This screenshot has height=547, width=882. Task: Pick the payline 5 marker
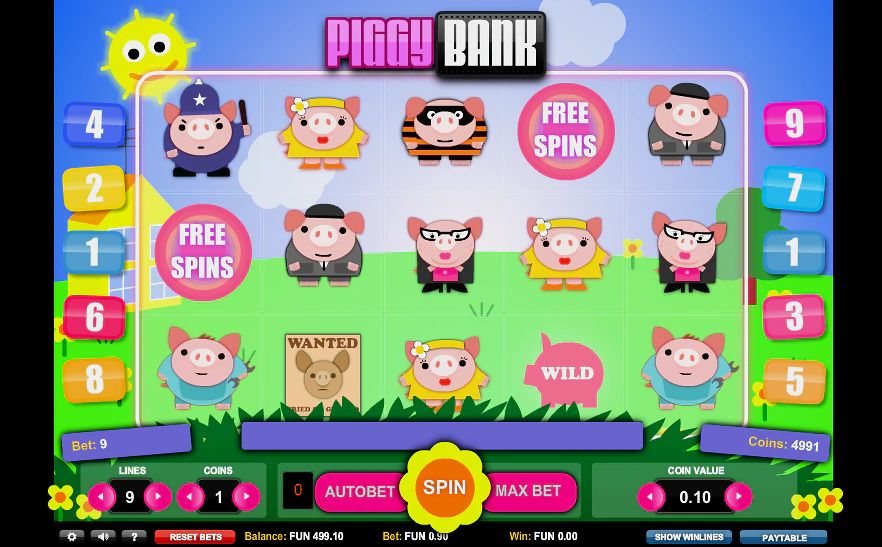794,381
